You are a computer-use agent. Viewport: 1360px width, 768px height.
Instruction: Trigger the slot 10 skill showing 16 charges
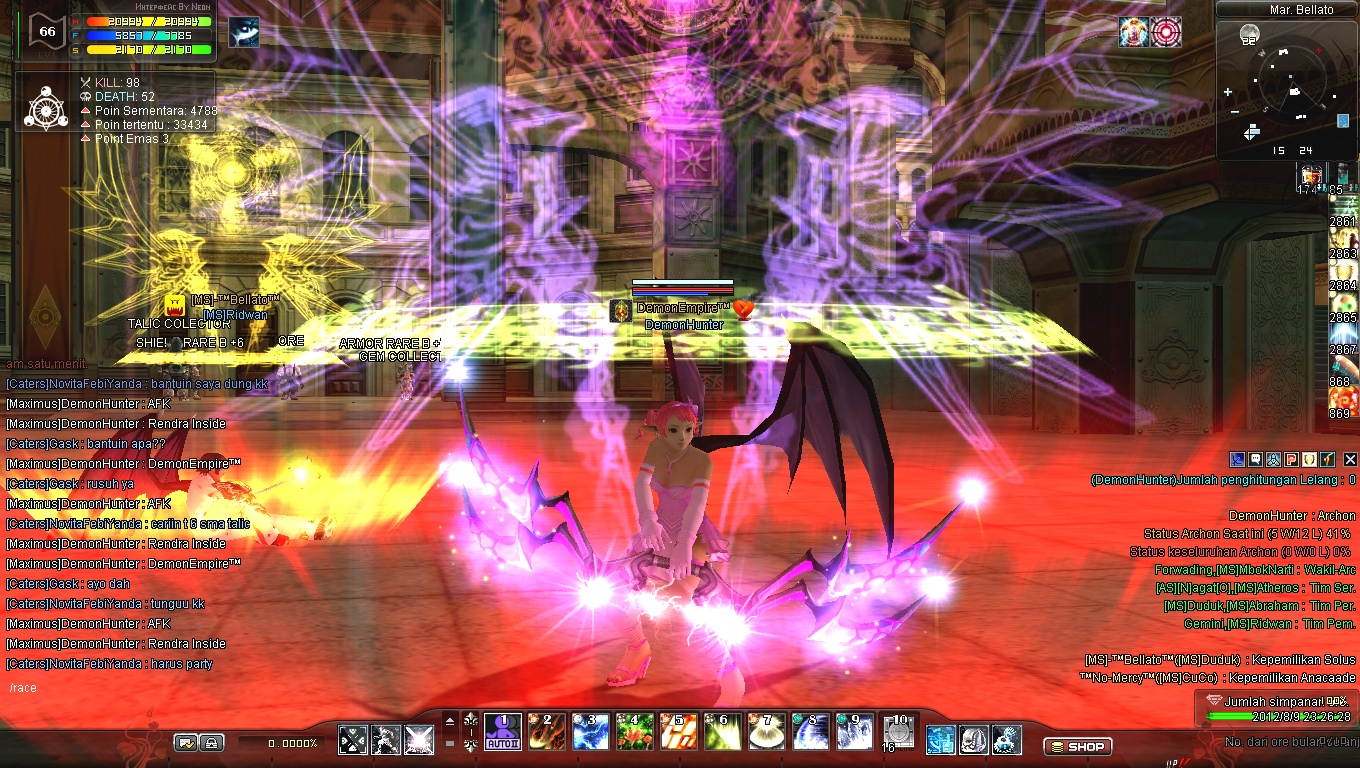tap(897, 731)
